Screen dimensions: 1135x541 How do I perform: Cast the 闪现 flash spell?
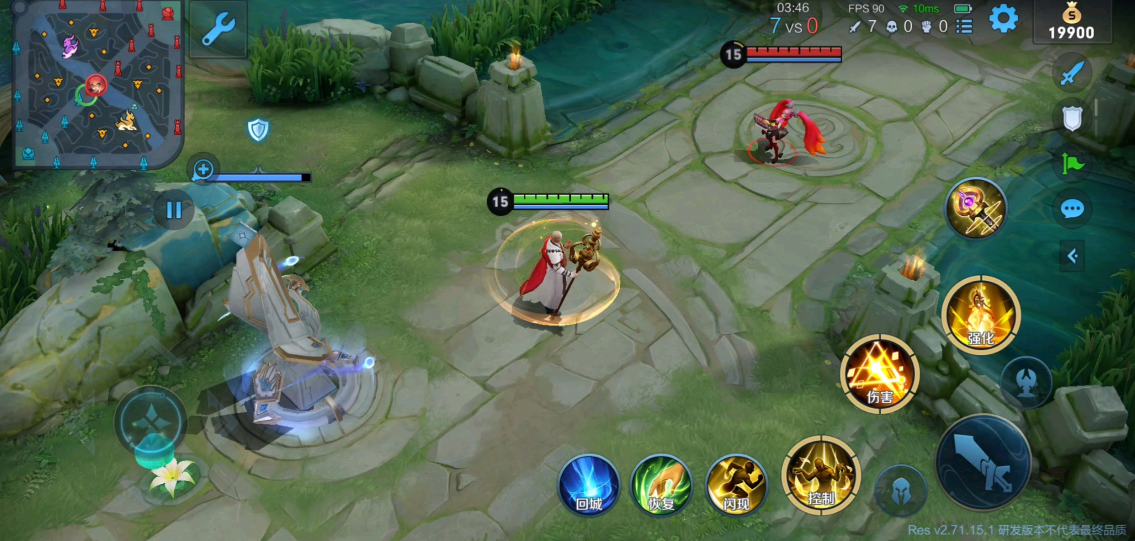(x=736, y=484)
